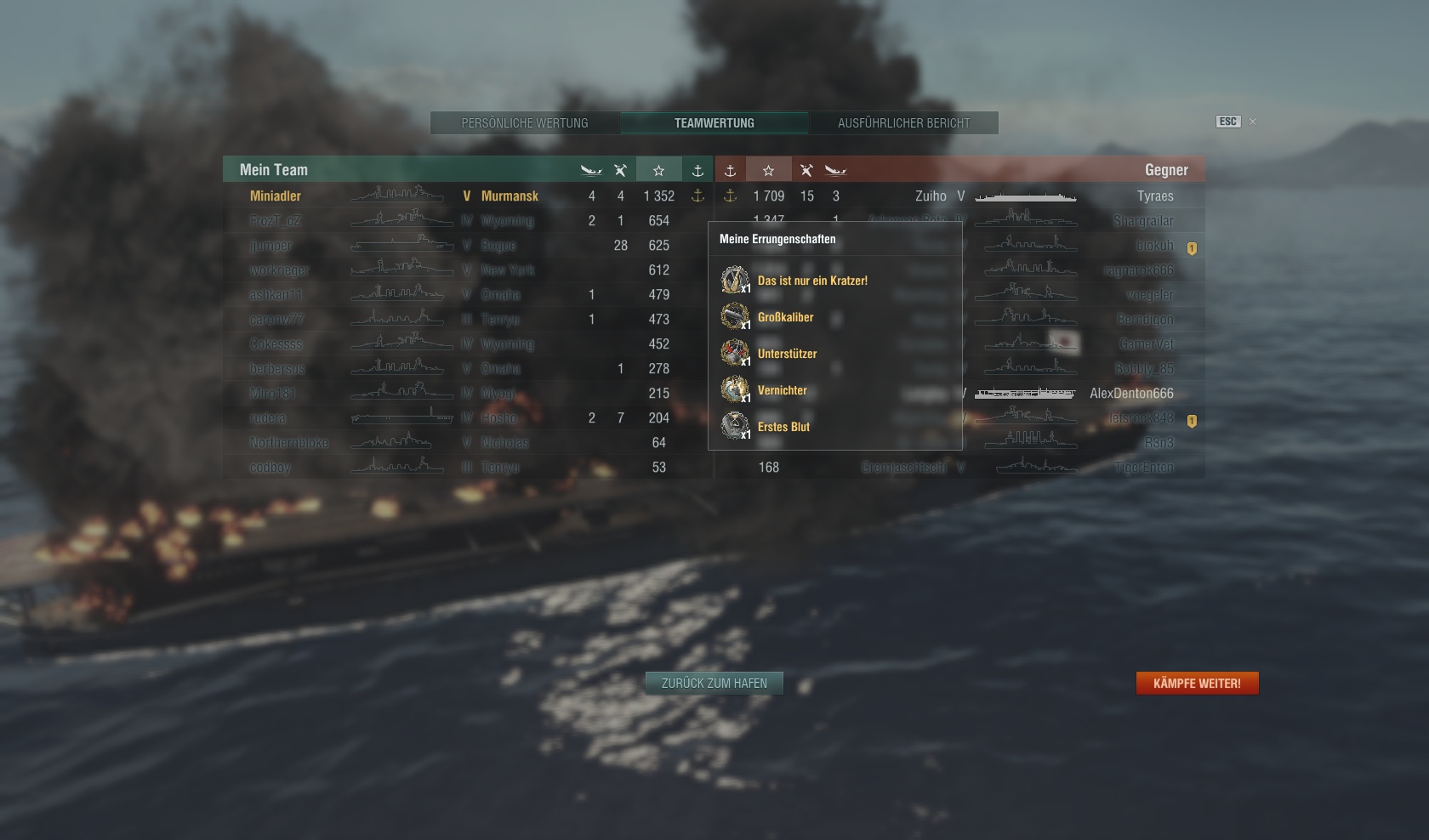
Task: Switch to the PERSÖNLICHE WERTUNG tab
Action: pos(525,122)
